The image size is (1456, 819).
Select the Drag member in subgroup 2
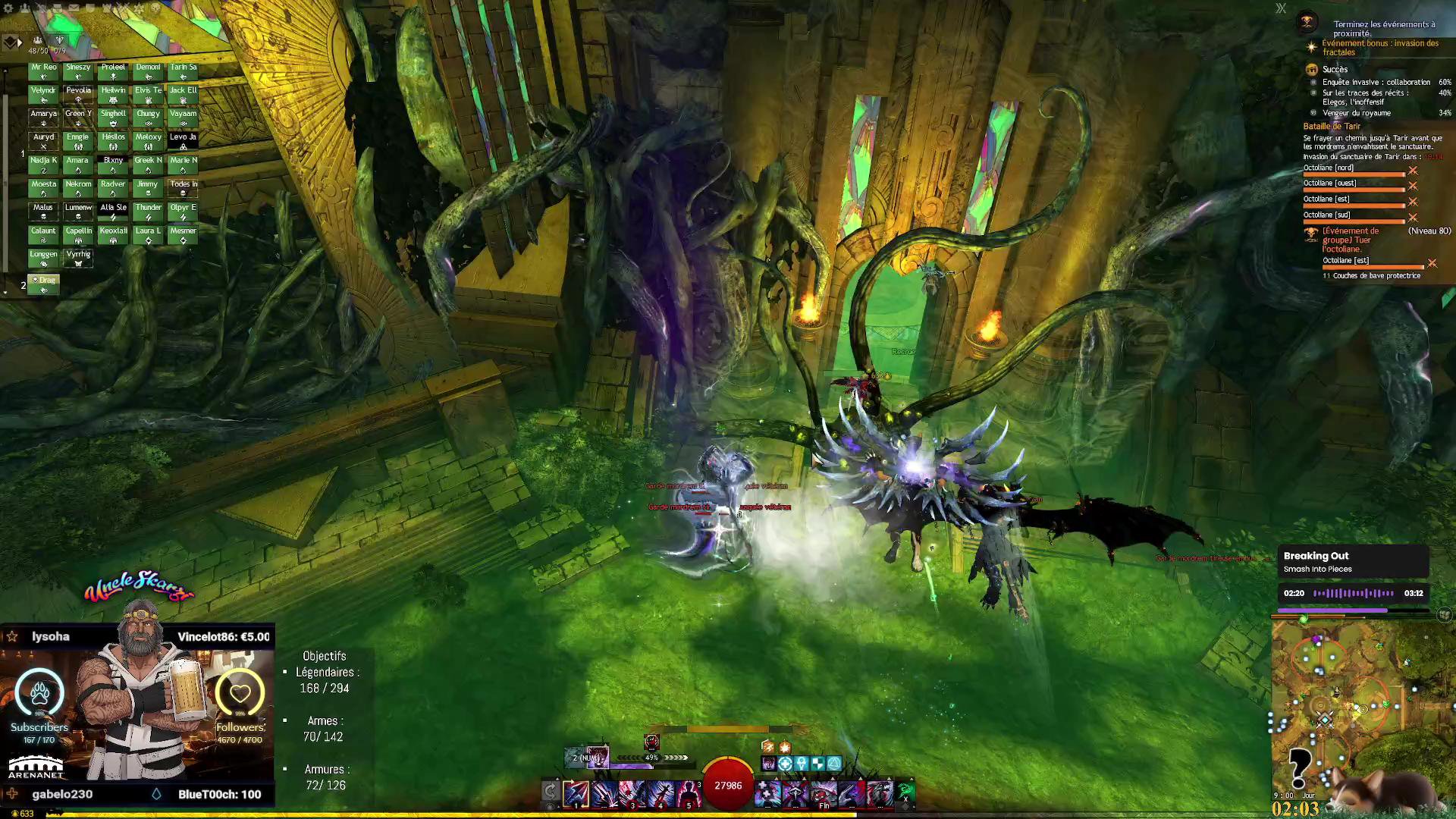pyautogui.click(x=44, y=284)
